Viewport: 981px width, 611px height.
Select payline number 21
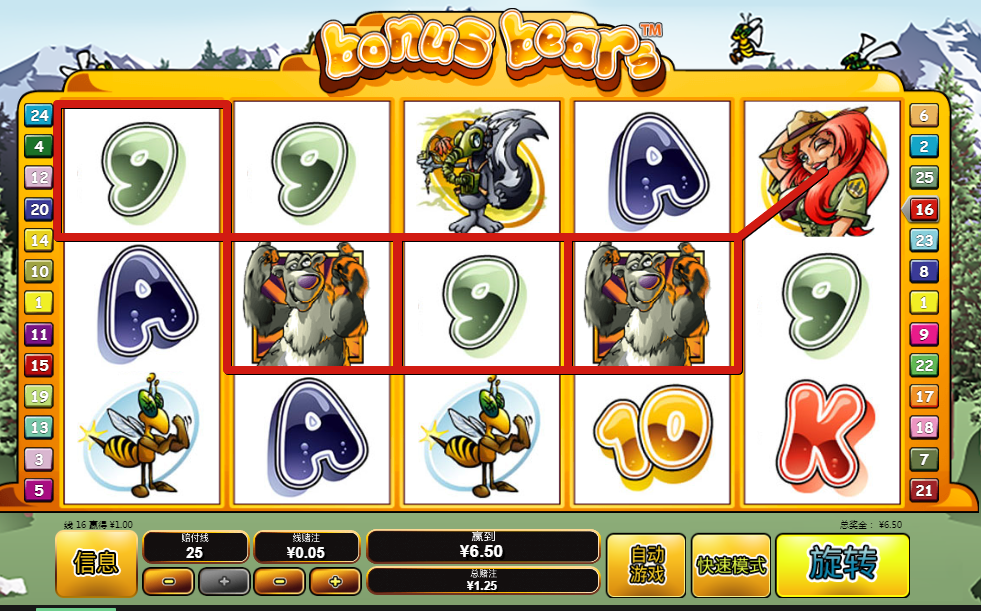pos(923,490)
